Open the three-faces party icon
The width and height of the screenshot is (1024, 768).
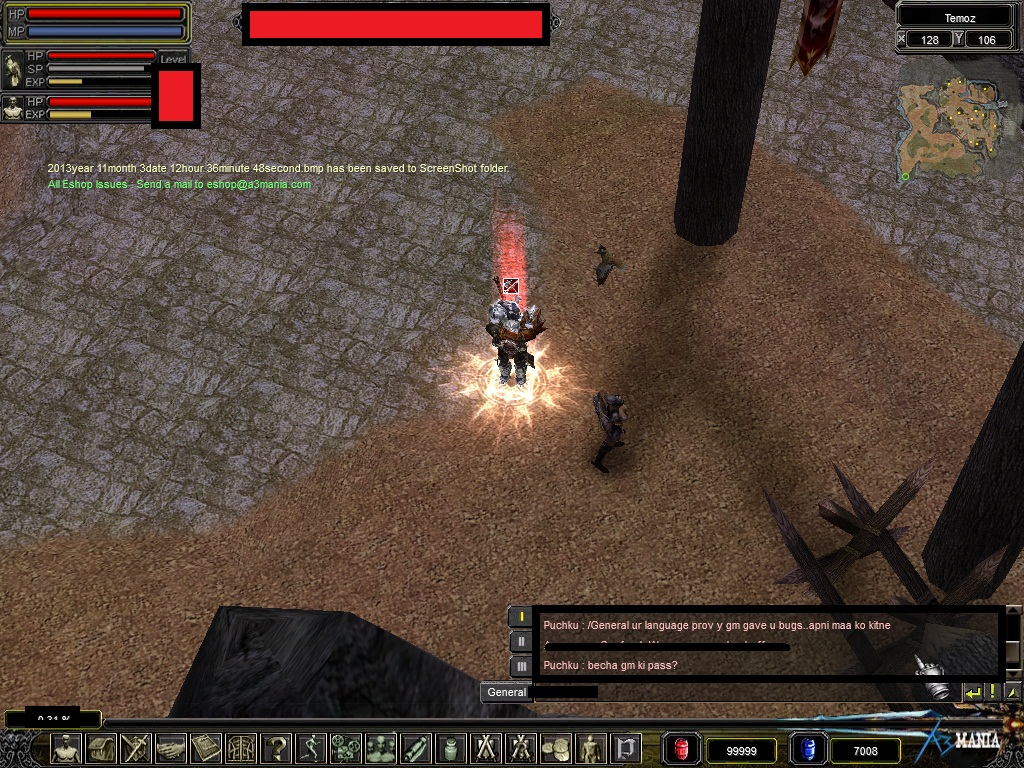[381, 748]
